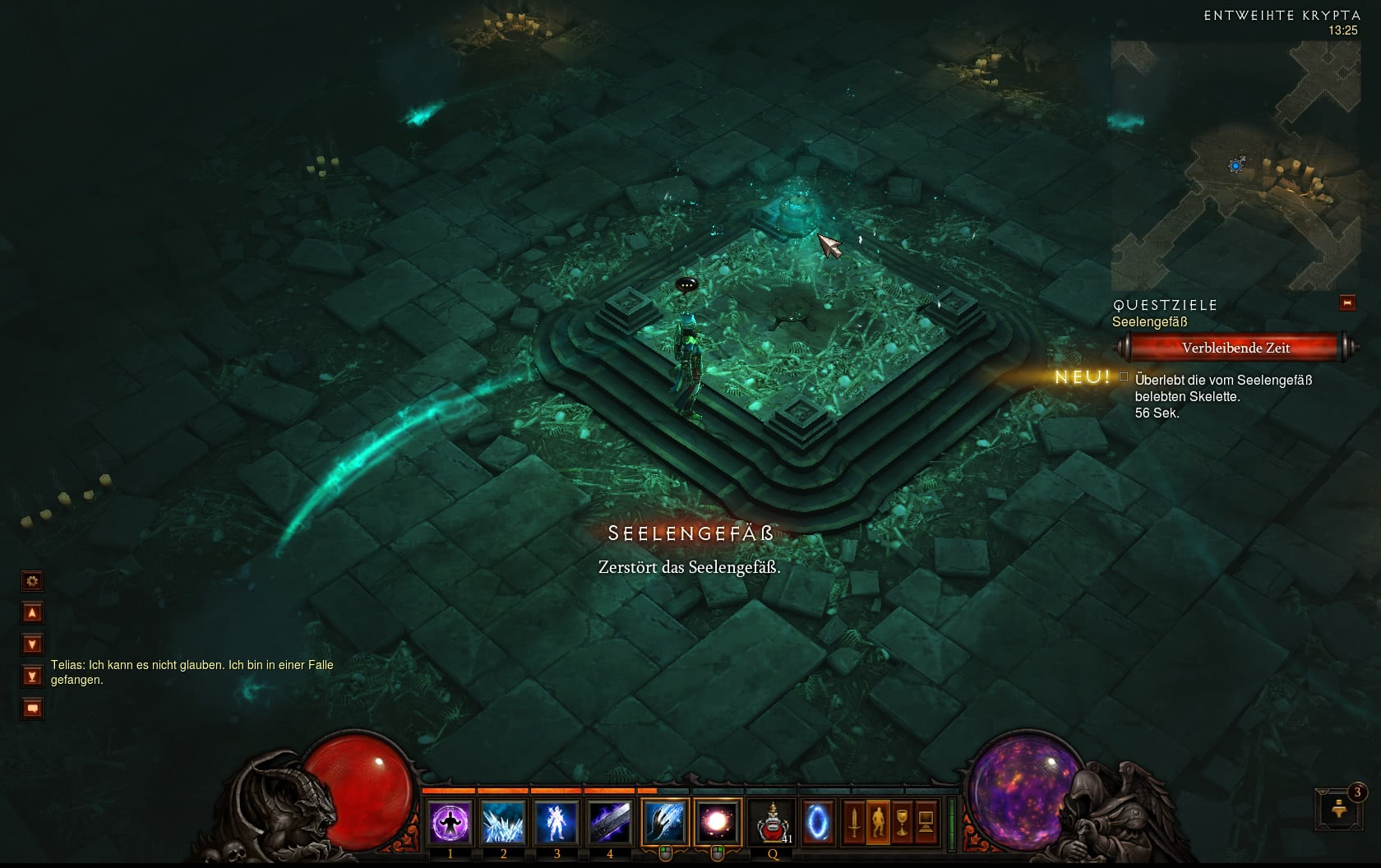The width and height of the screenshot is (1381, 868).
Task: Open the golden chalice menu button
Action: (902, 822)
